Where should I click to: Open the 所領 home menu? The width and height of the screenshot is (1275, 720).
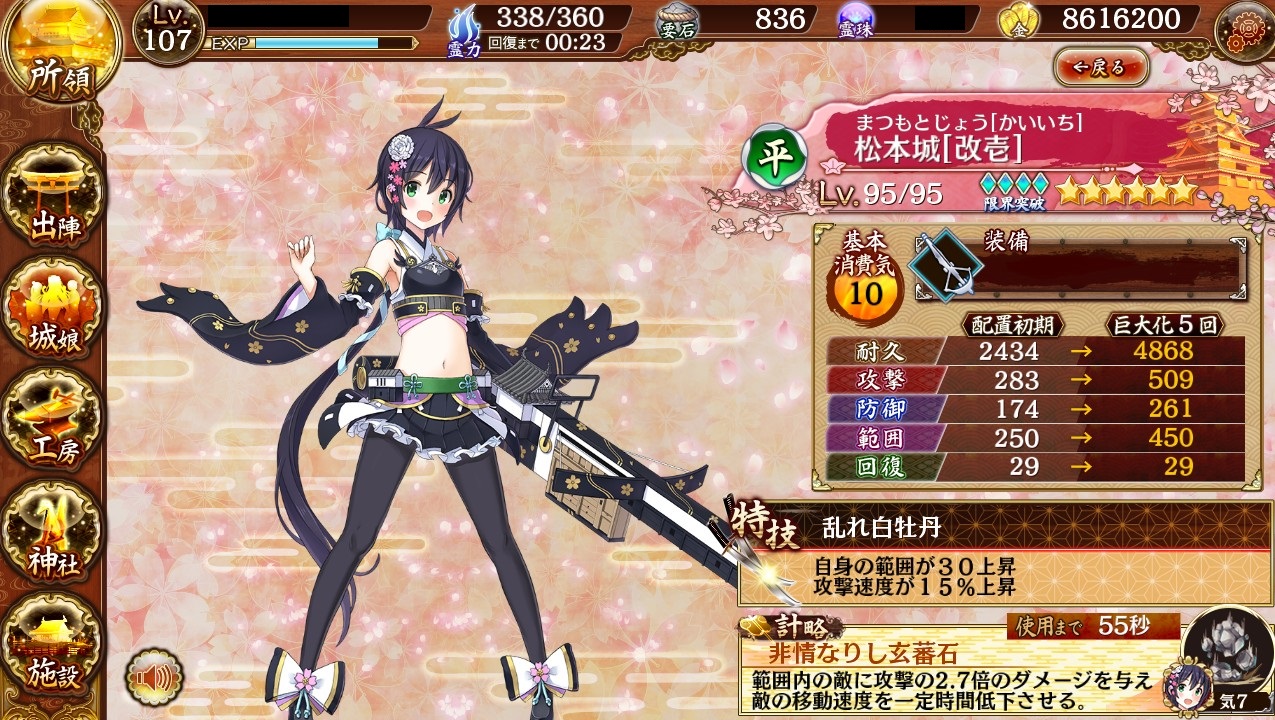58,55
